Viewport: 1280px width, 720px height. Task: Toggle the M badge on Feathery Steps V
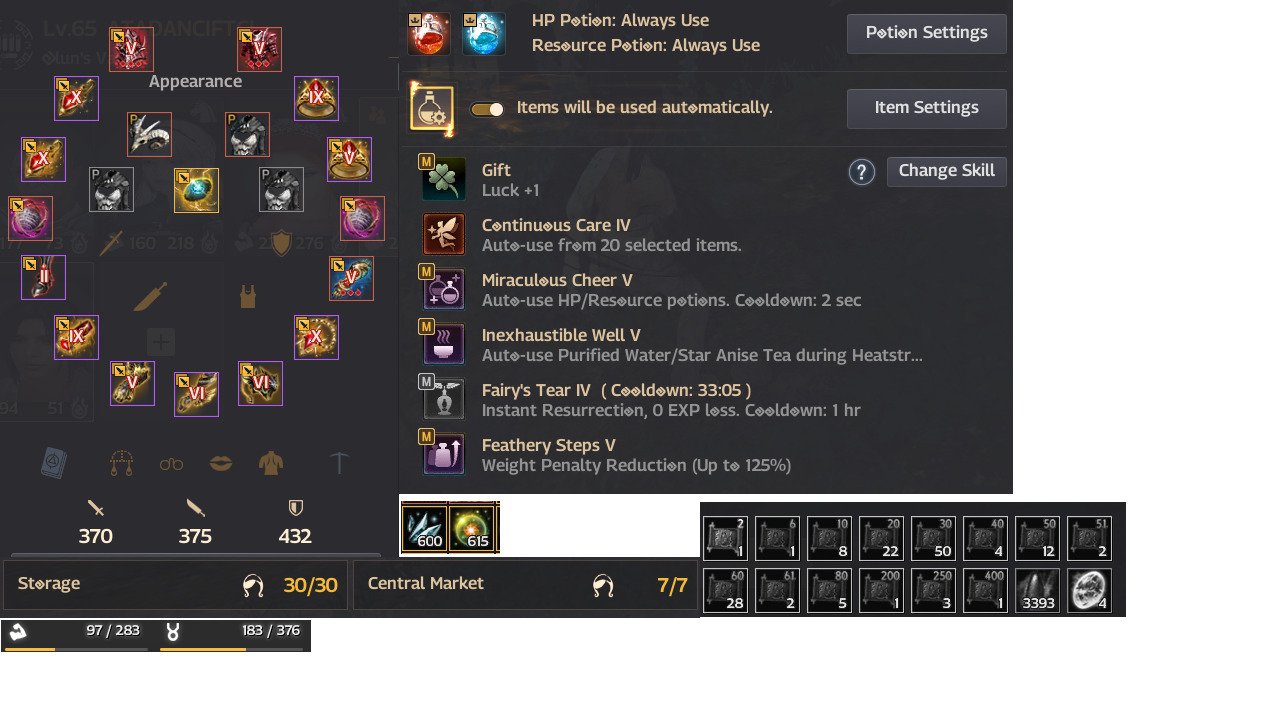(x=429, y=438)
